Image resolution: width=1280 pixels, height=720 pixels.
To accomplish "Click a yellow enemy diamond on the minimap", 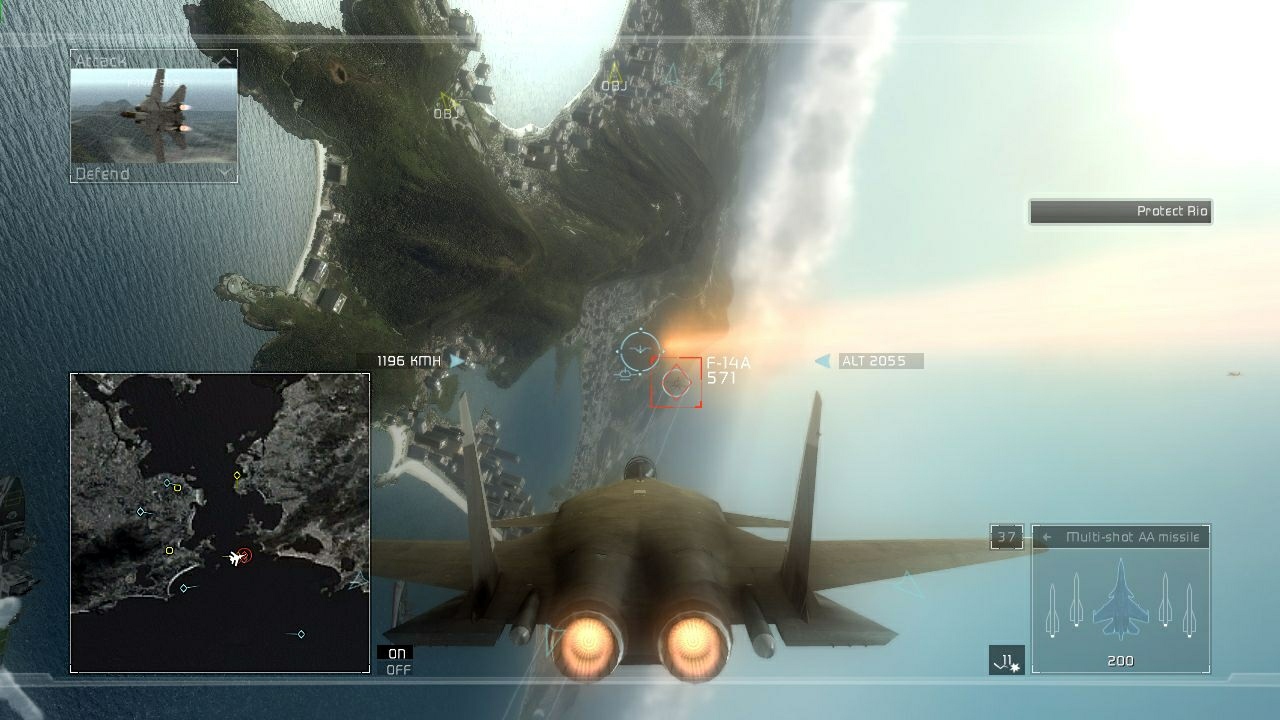I will point(237,475).
